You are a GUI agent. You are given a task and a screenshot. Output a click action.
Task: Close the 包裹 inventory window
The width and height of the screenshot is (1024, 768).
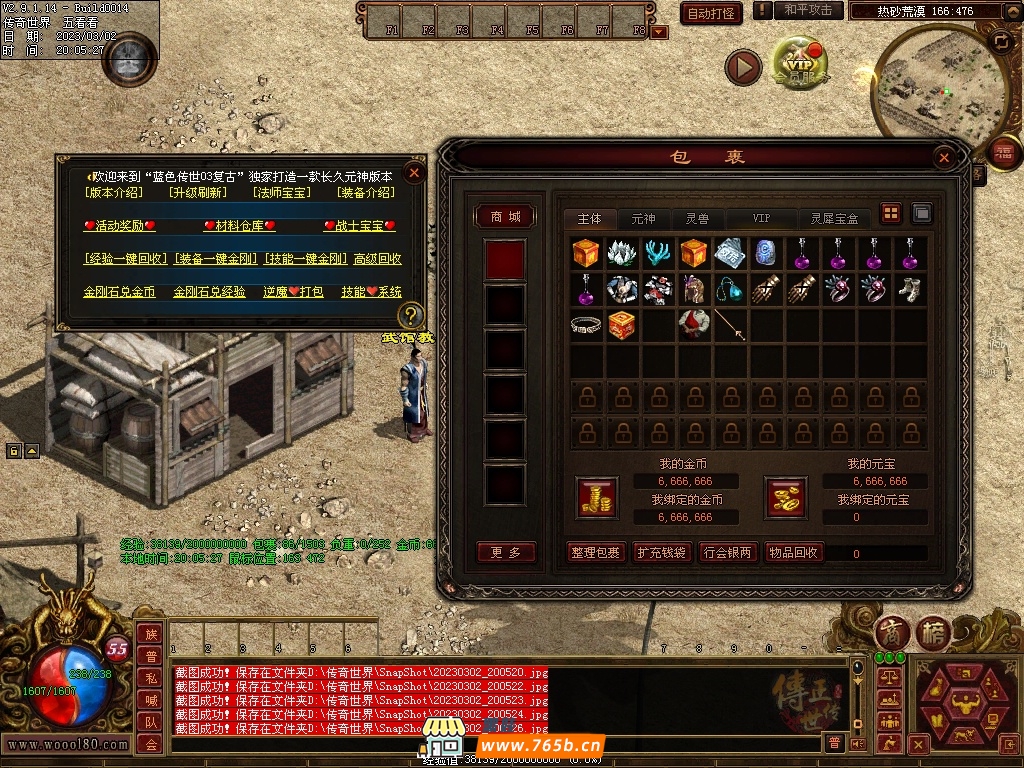[x=943, y=158]
